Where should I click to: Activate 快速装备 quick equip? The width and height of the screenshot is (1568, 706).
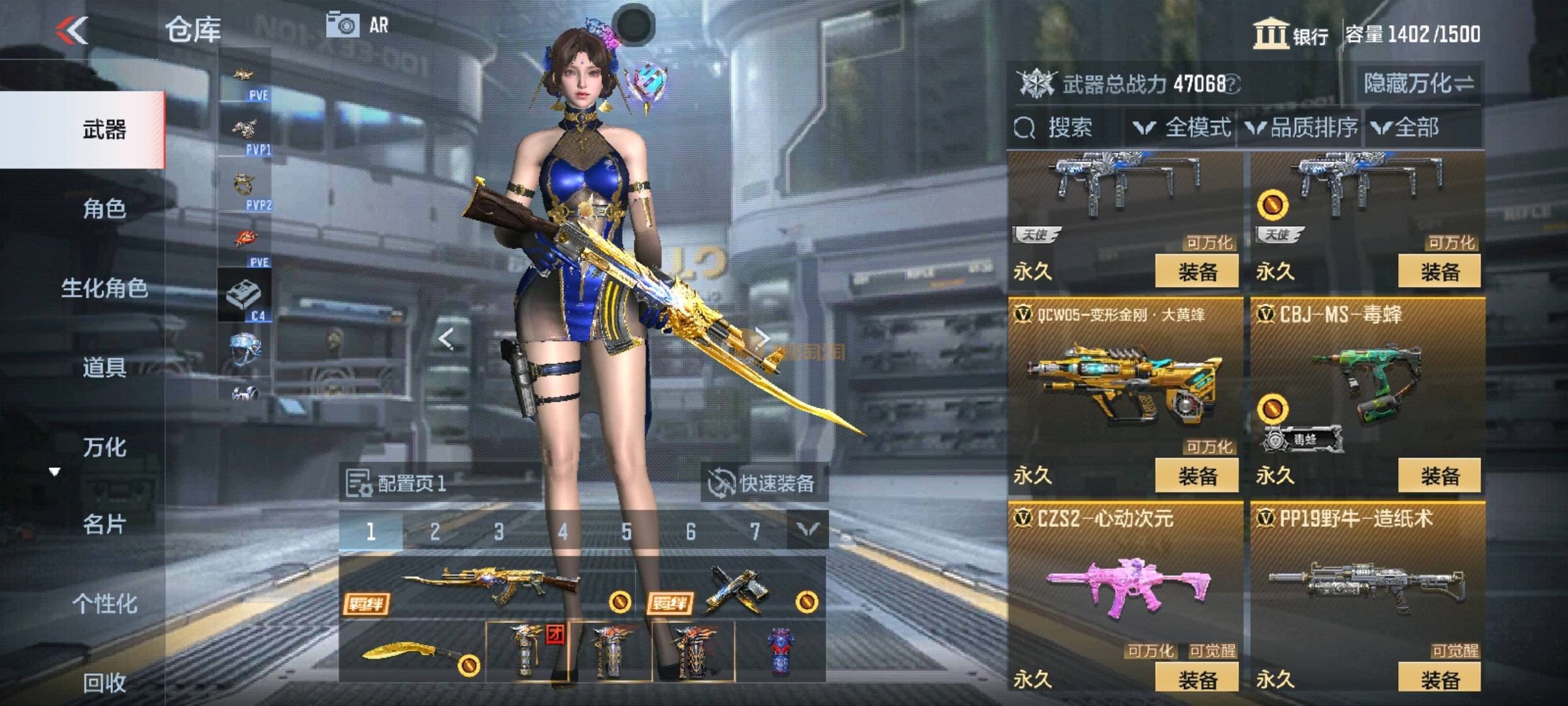coord(763,483)
